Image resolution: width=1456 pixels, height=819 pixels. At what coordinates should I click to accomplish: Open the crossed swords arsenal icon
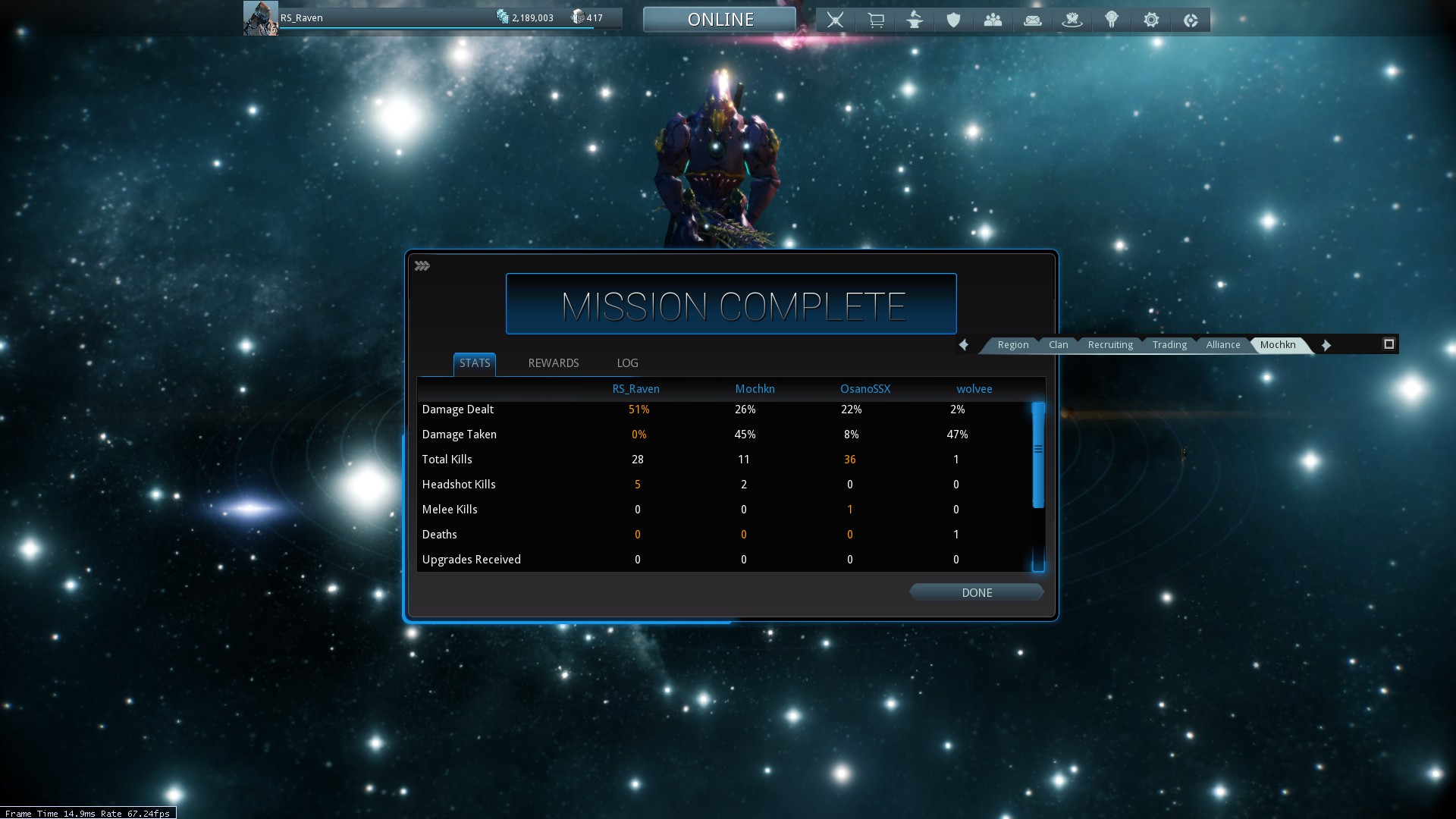(x=835, y=20)
